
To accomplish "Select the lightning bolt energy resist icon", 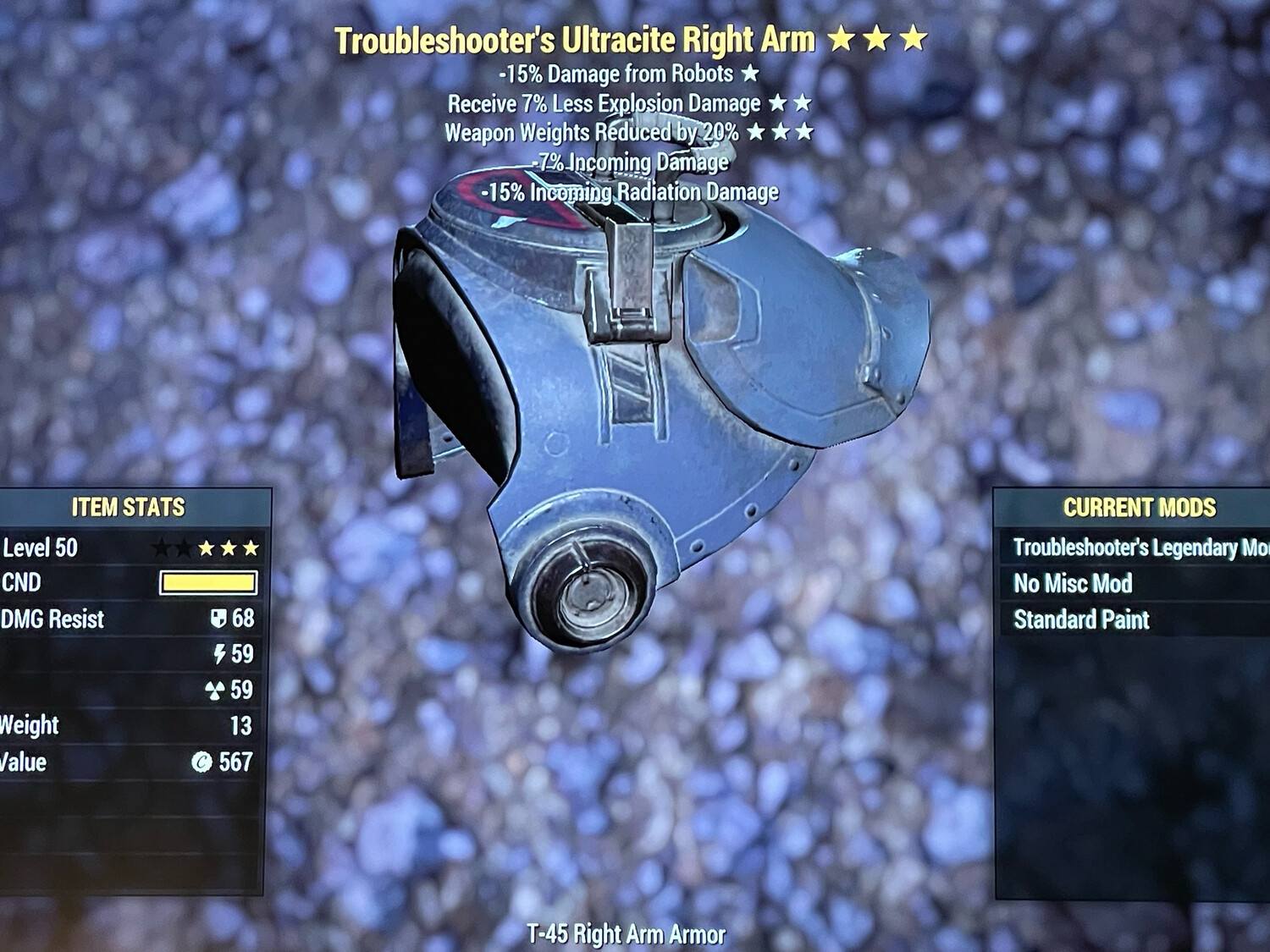I will tap(221, 653).
